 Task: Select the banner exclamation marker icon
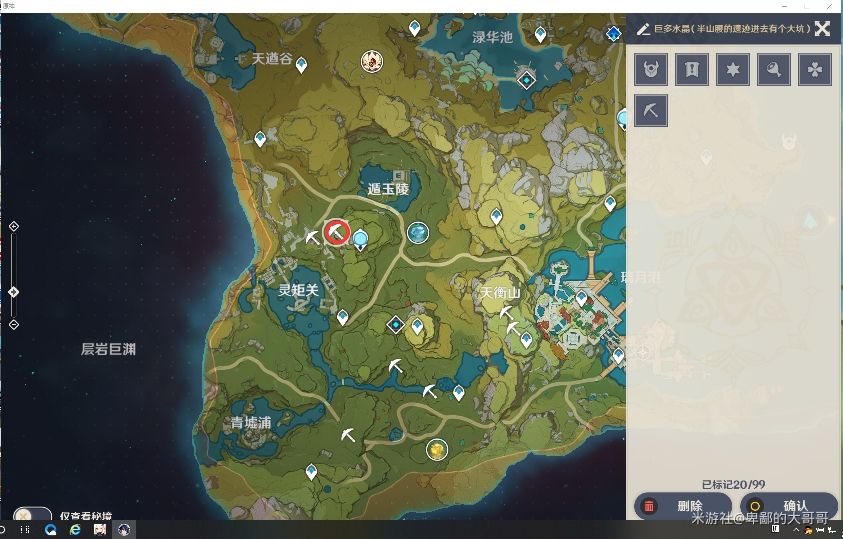click(692, 69)
